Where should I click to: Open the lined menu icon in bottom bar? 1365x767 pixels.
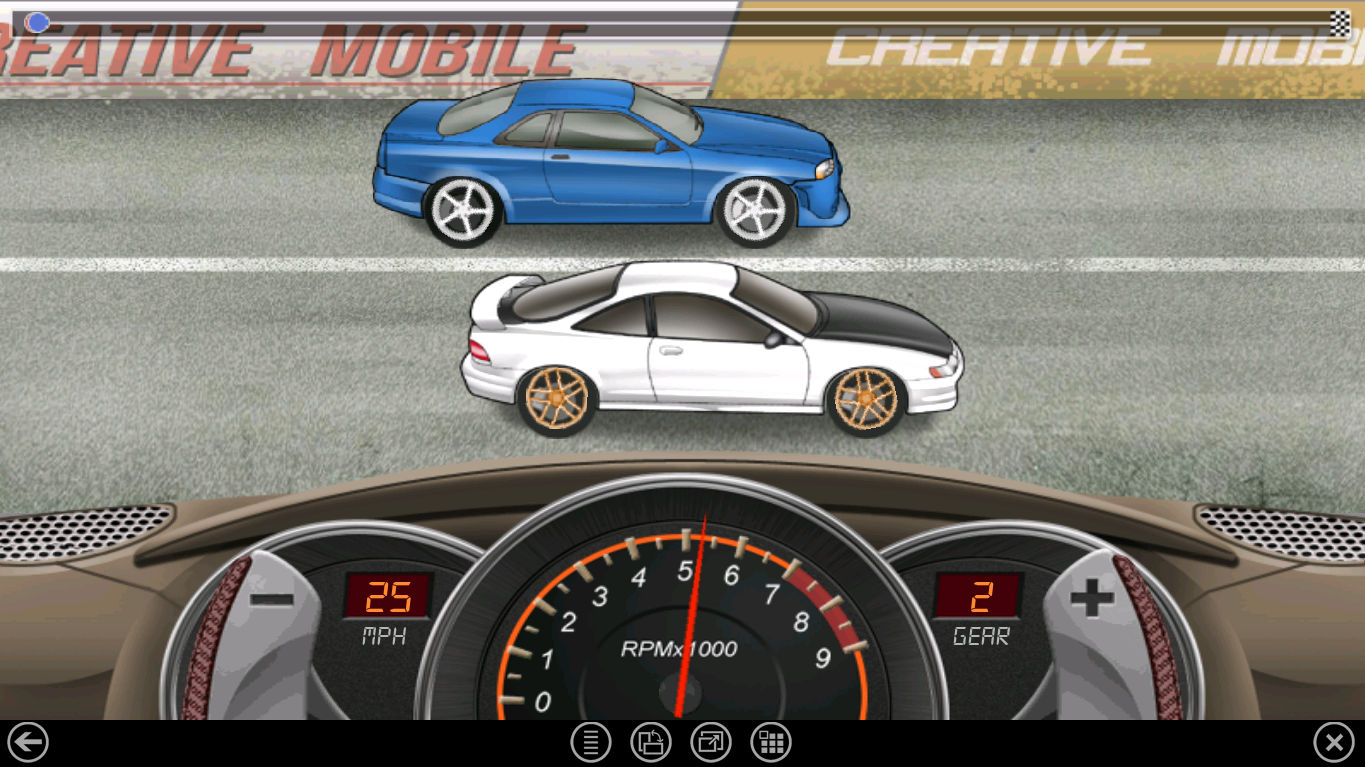pyautogui.click(x=591, y=743)
